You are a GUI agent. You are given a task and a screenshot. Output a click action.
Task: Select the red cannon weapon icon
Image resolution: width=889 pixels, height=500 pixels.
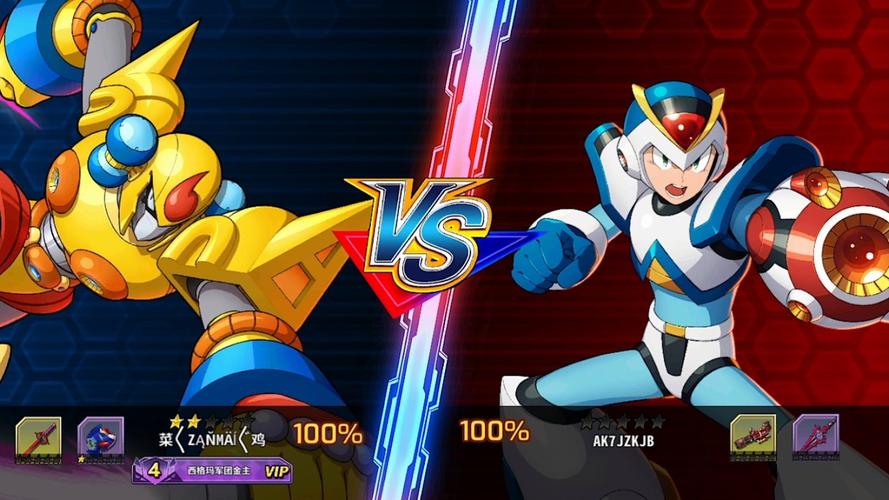753,436
